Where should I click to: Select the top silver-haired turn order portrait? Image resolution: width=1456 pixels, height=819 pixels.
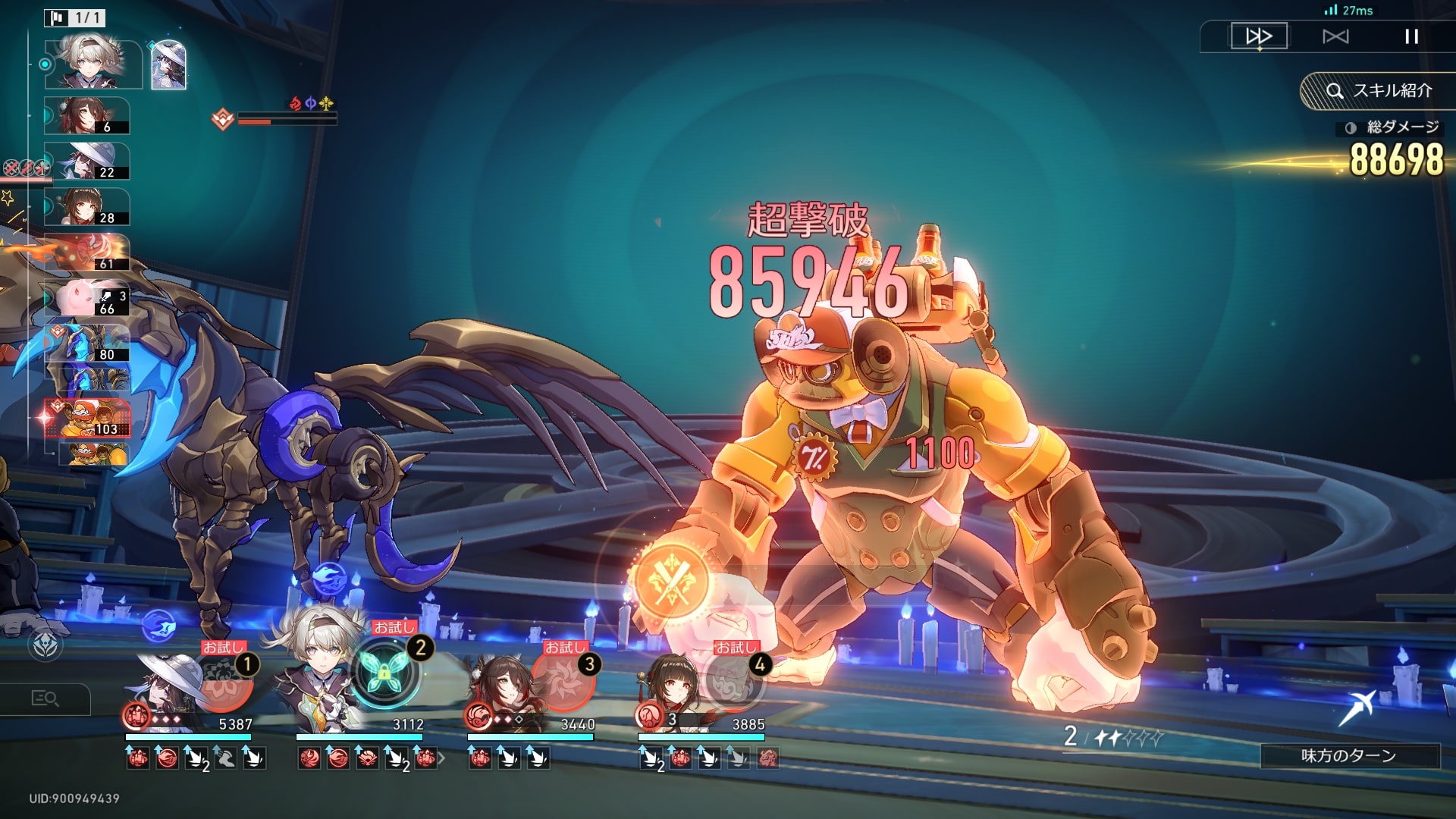[x=91, y=64]
